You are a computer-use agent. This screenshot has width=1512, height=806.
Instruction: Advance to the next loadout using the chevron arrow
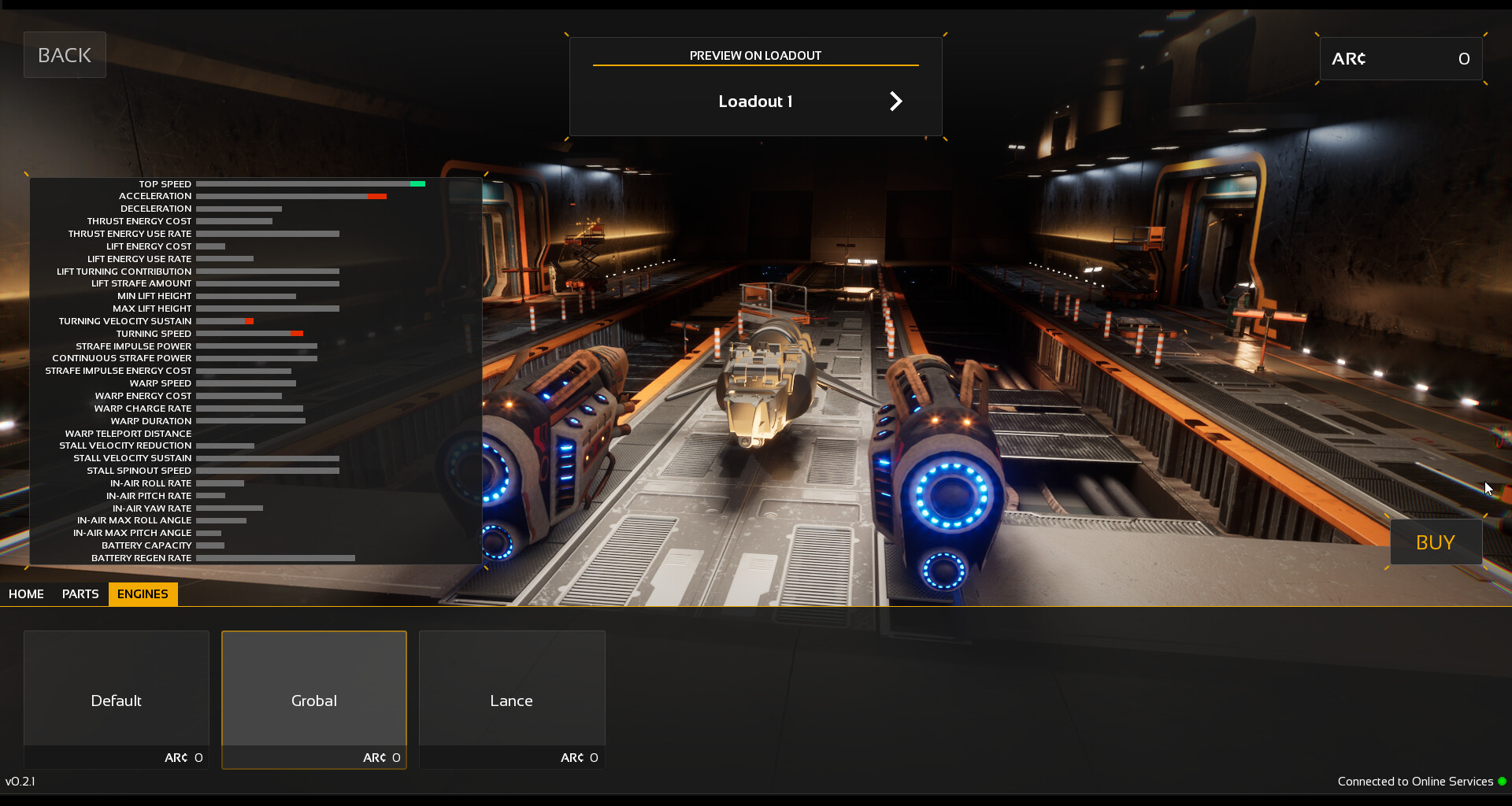pos(896,101)
